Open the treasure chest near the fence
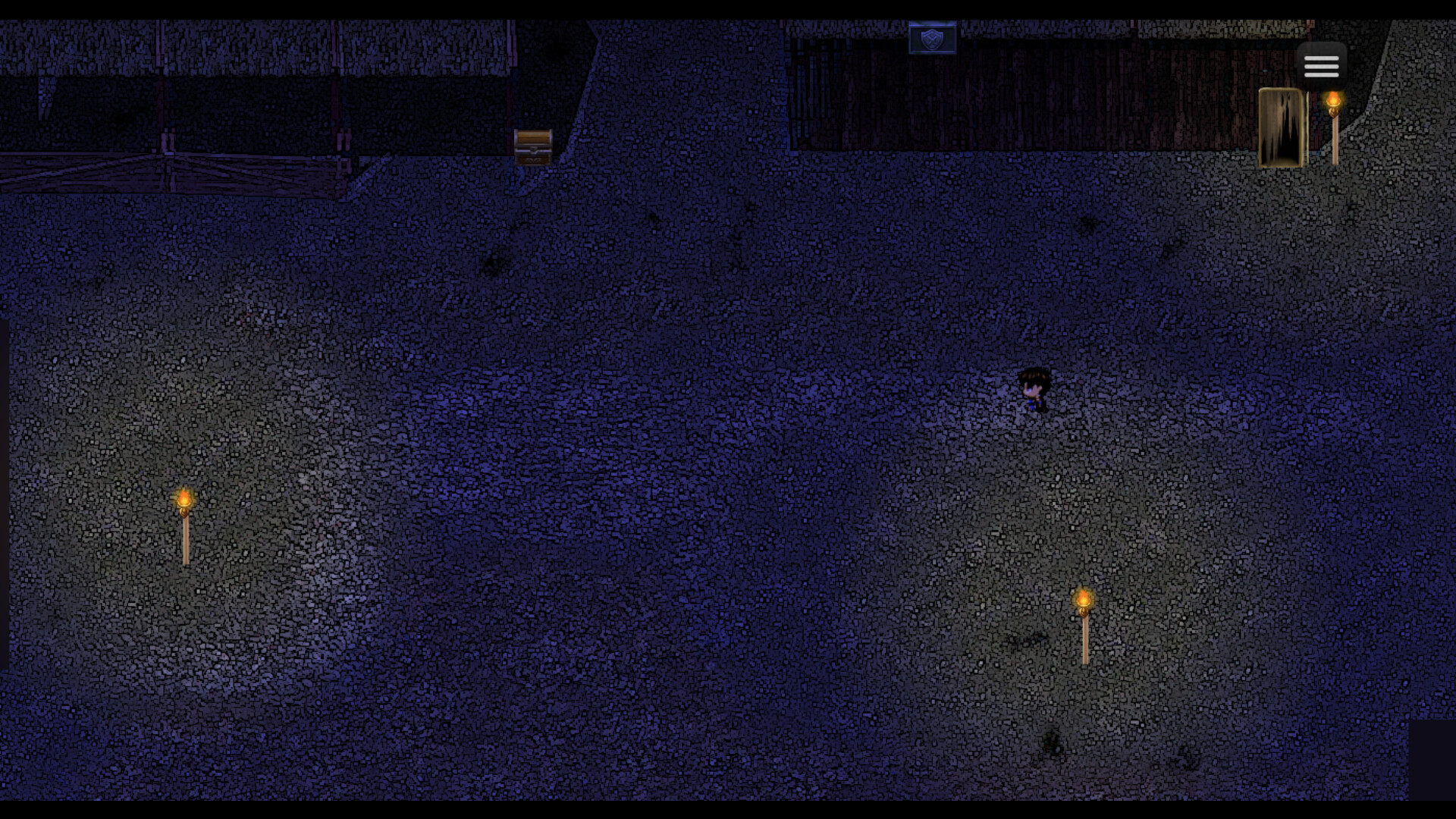This screenshot has height=819, width=1456. (534, 146)
